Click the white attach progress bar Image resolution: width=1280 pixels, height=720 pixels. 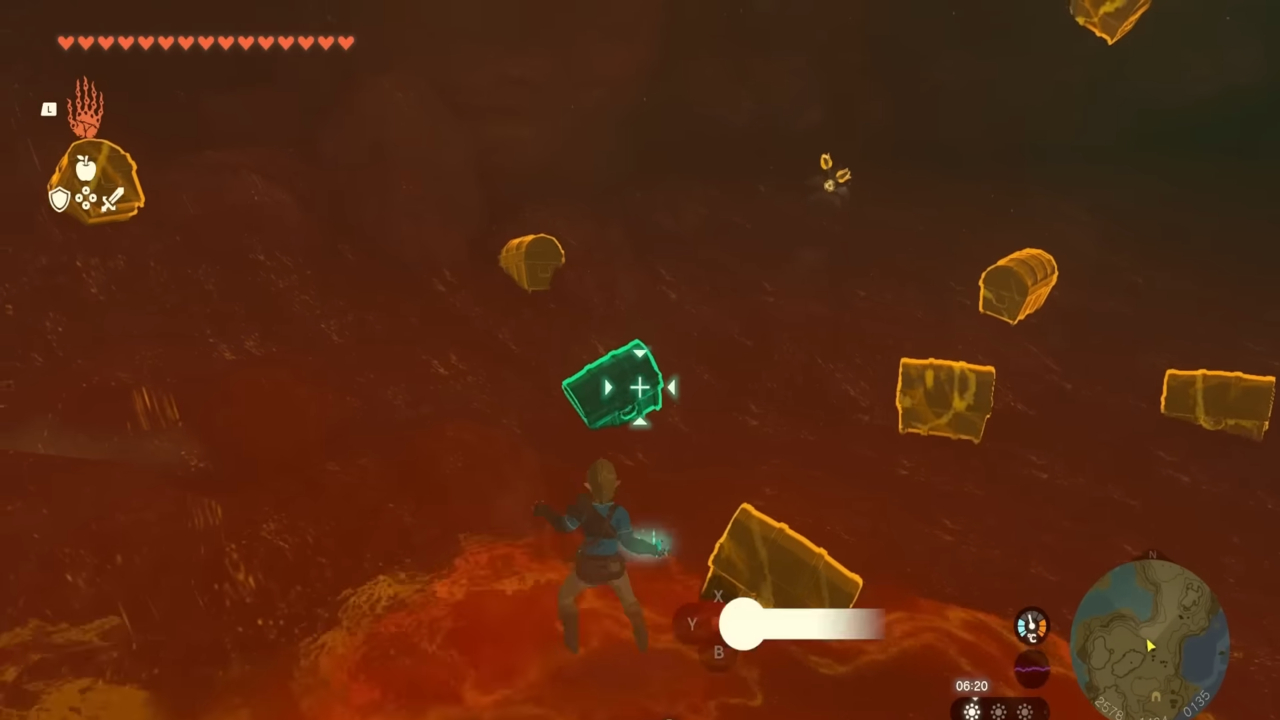coord(800,623)
